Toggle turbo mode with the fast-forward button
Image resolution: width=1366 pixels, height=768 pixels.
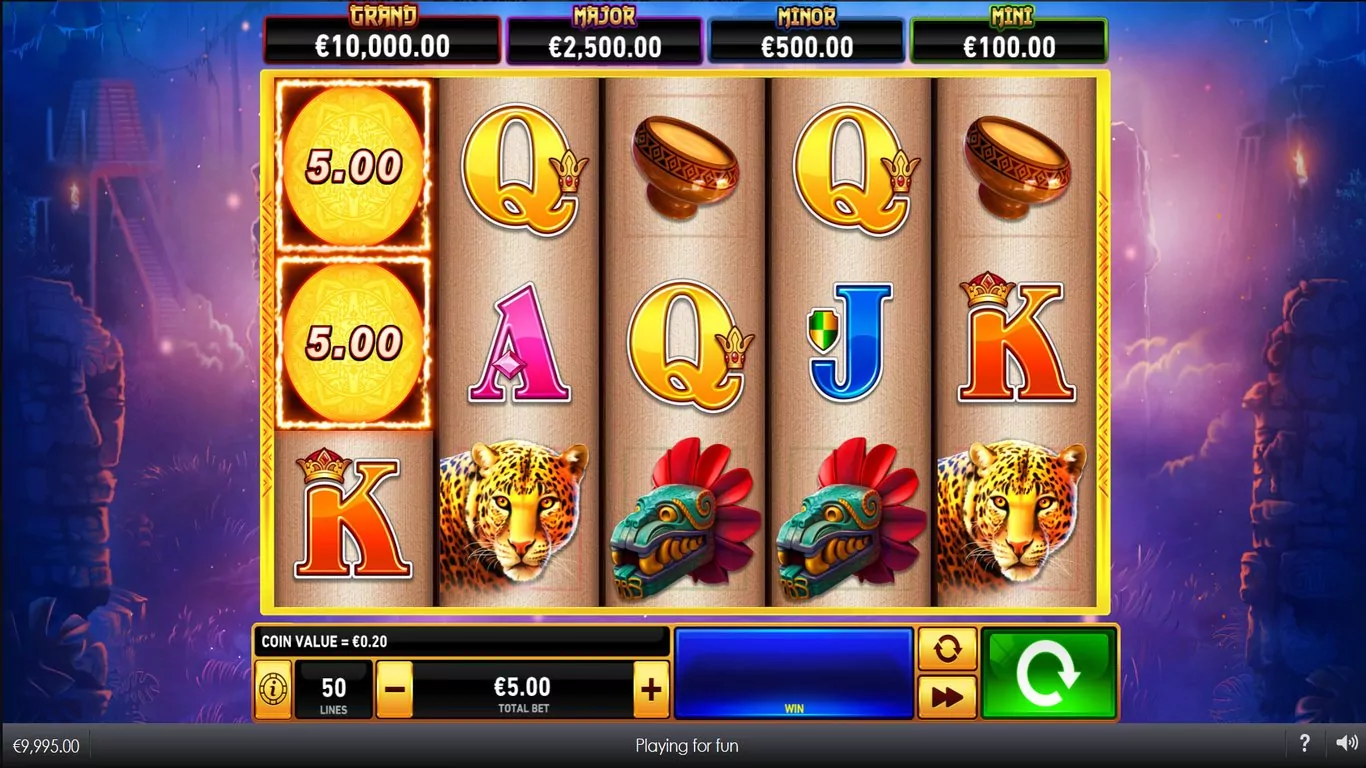click(946, 697)
